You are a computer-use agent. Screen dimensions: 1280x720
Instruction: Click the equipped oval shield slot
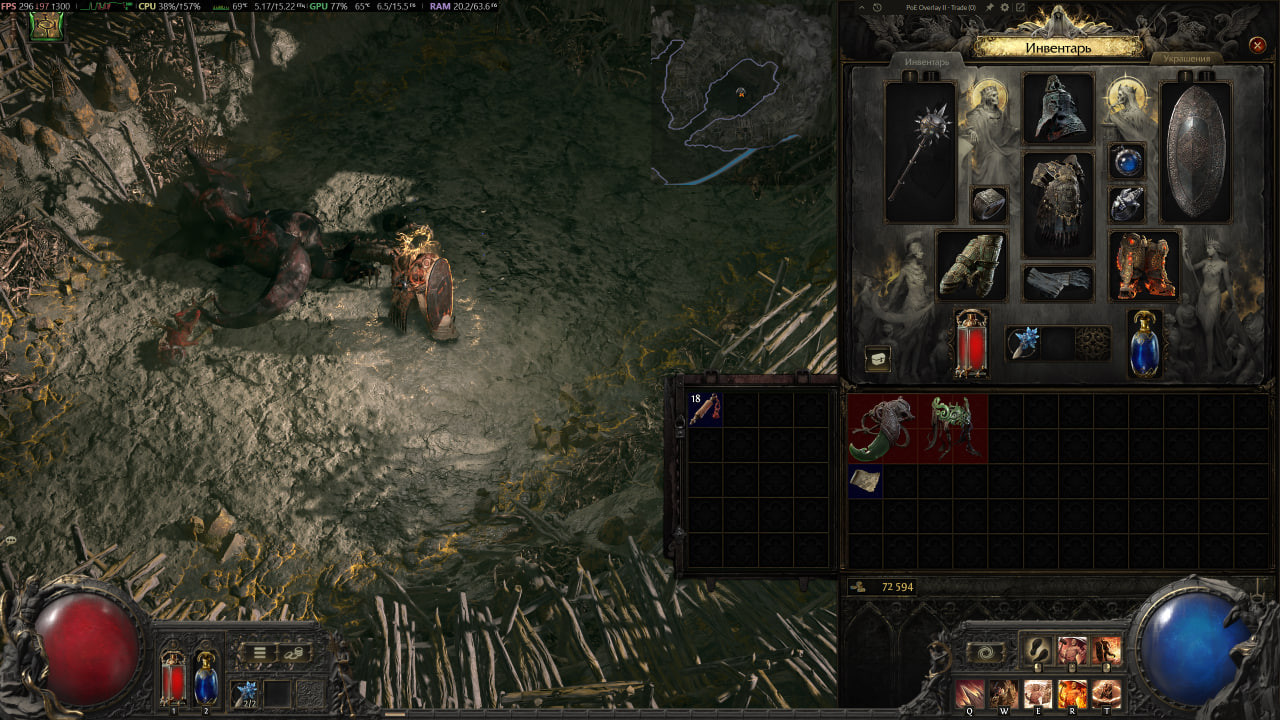coord(1196,152)
